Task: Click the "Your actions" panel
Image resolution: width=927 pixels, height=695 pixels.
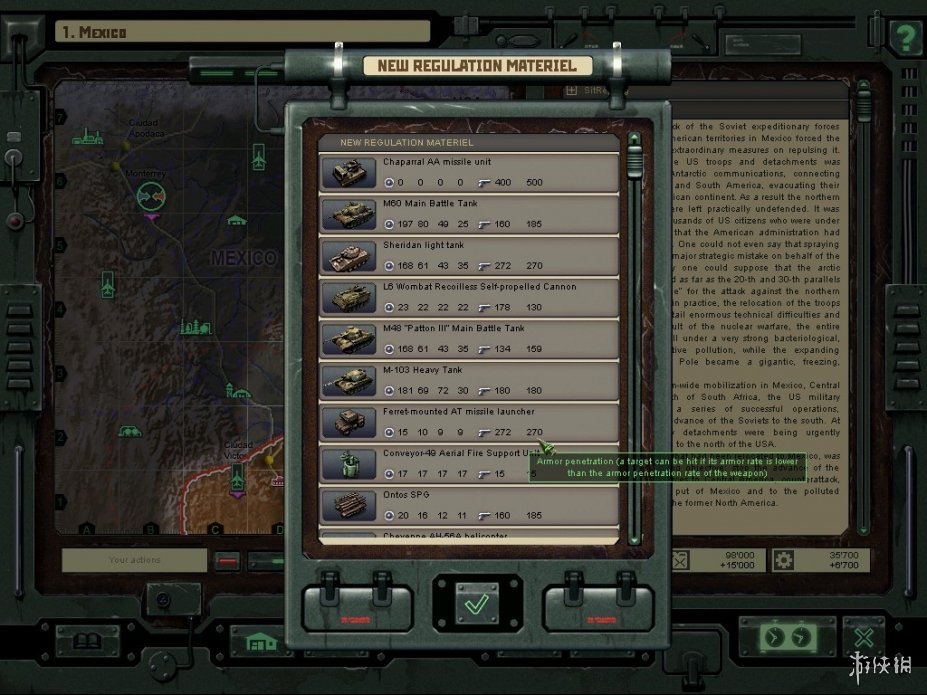Action: coord(135,560)
